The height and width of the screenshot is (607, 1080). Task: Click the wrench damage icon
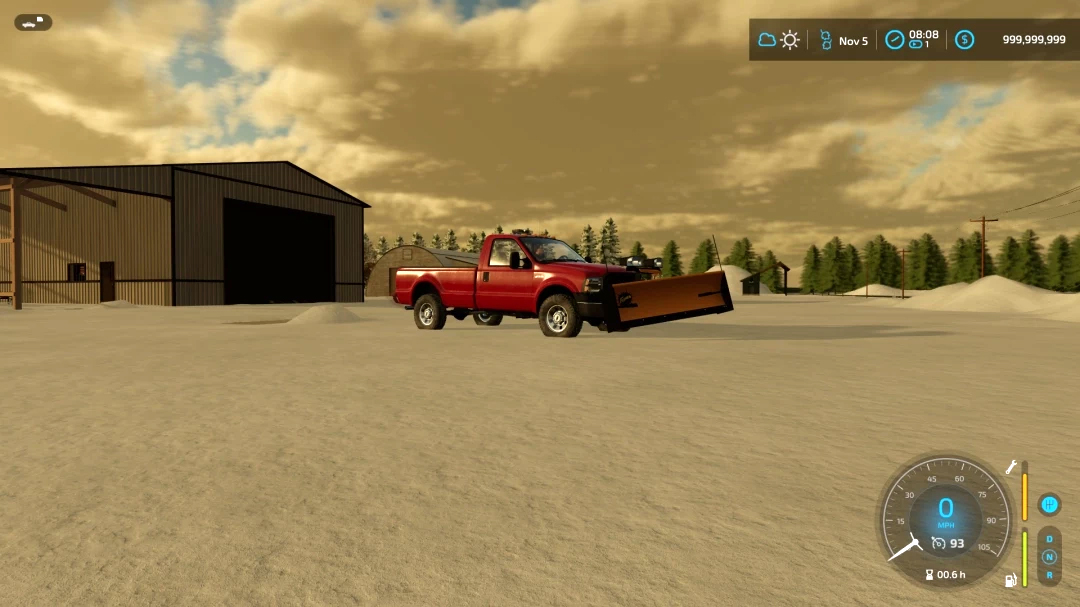(x=1011, y=467)
